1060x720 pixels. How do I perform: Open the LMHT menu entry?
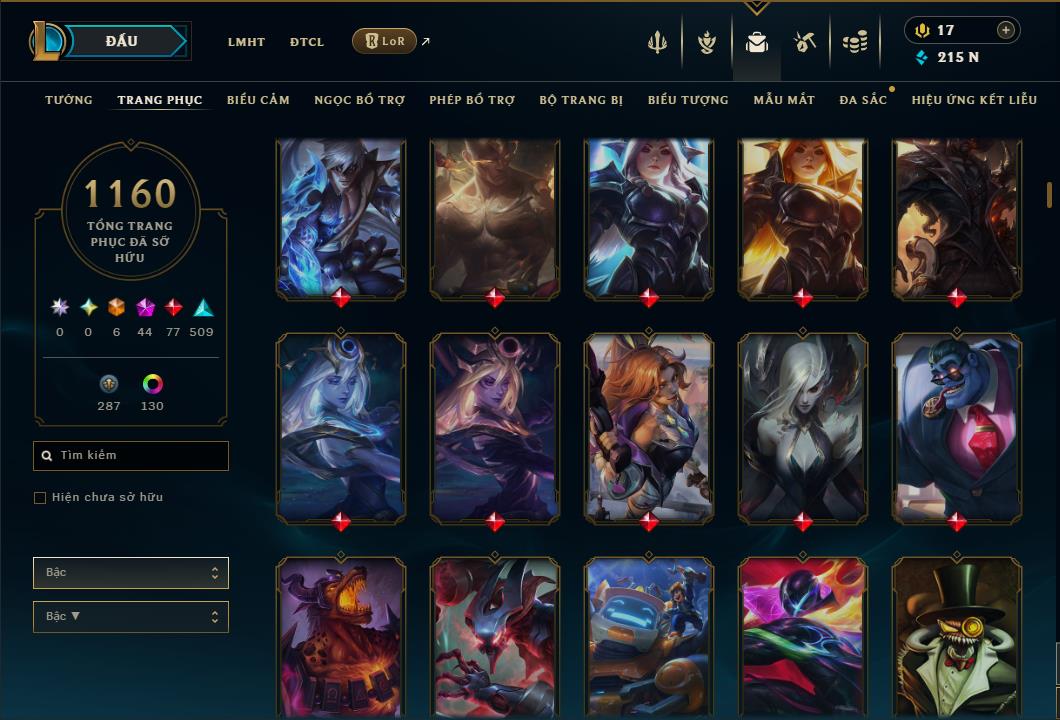point(246,42)
